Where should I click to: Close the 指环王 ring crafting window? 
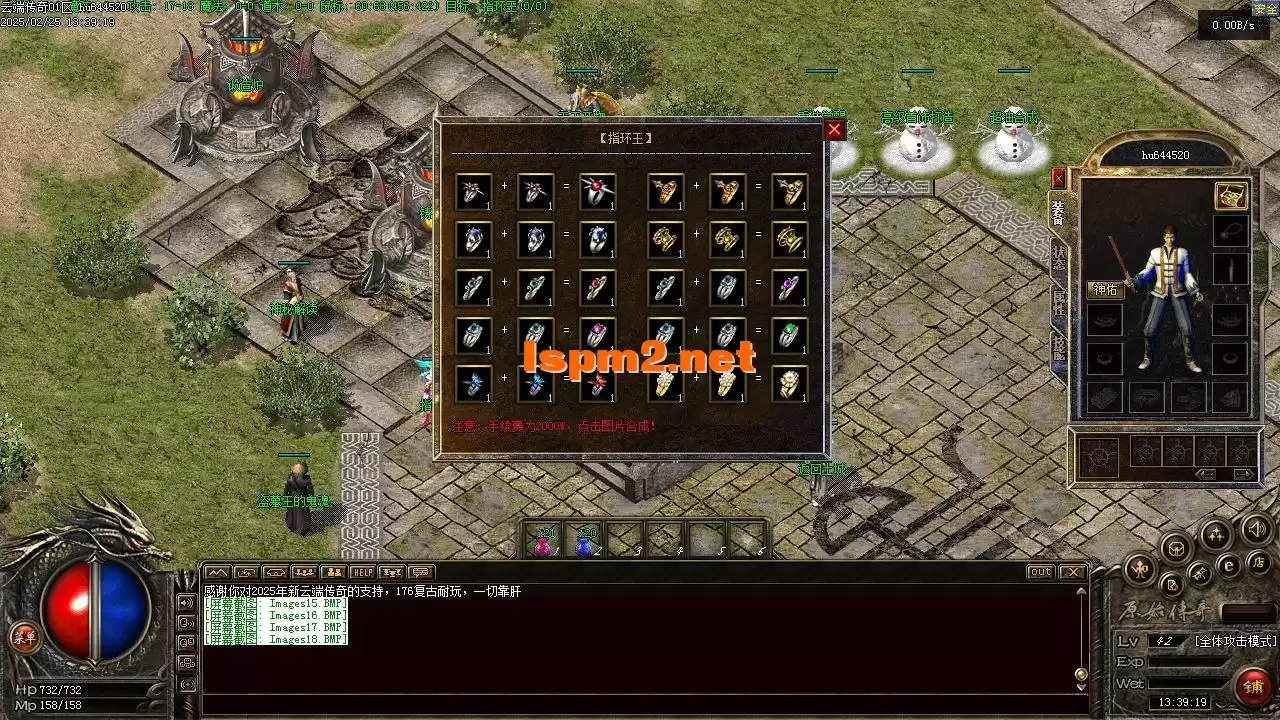(835, 130)
